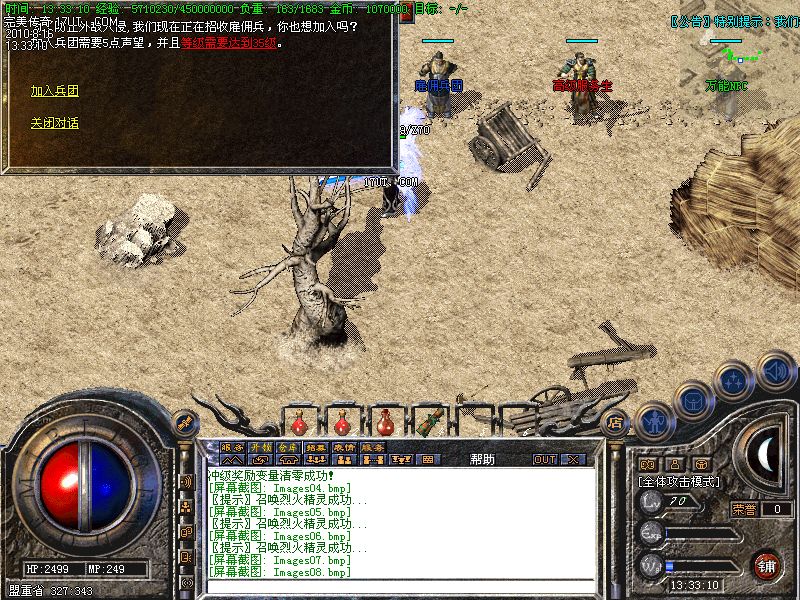Select the 表情 emotes tab

[x=345, y=447]
